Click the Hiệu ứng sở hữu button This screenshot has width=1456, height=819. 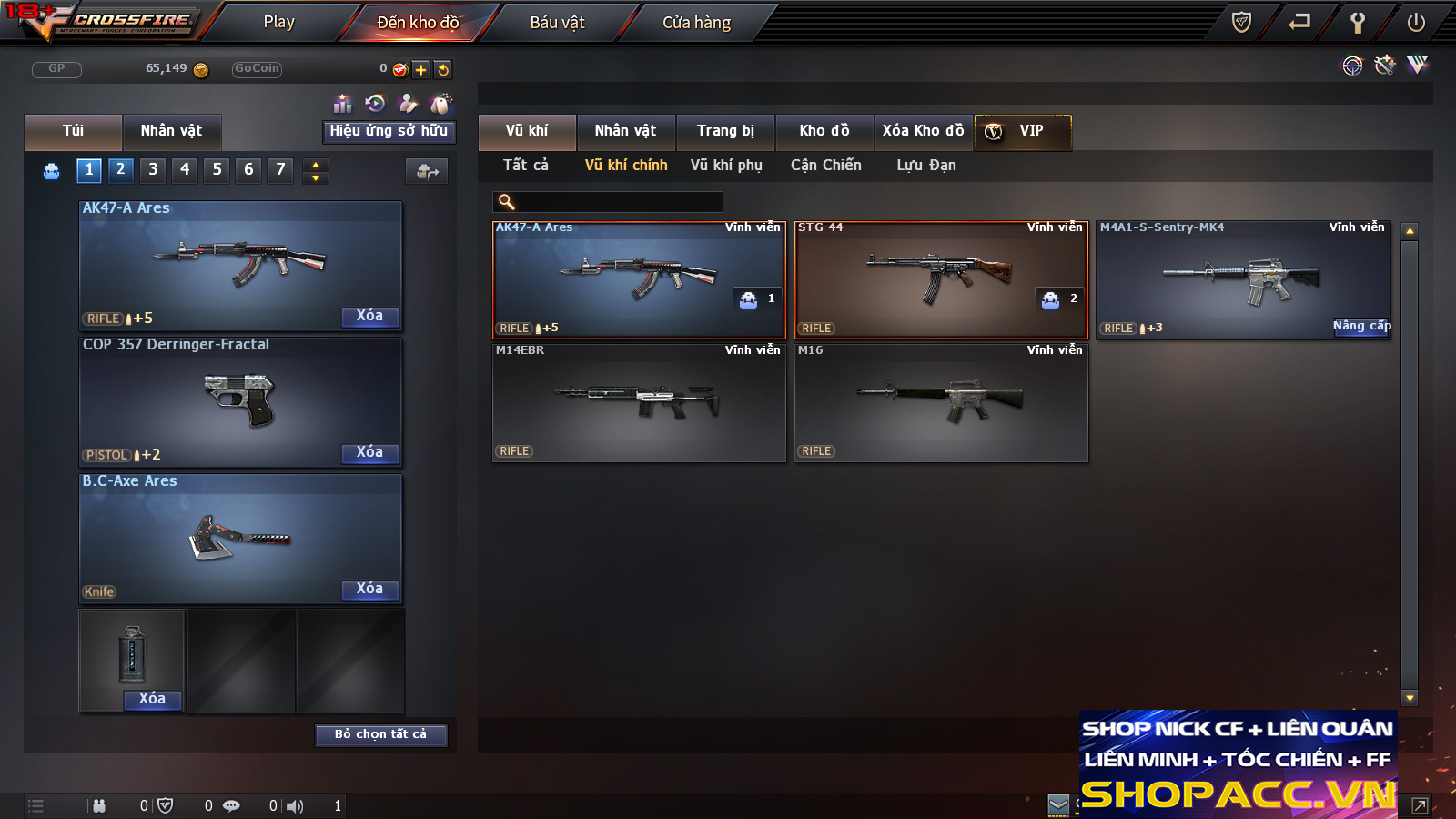pos(389,131)
